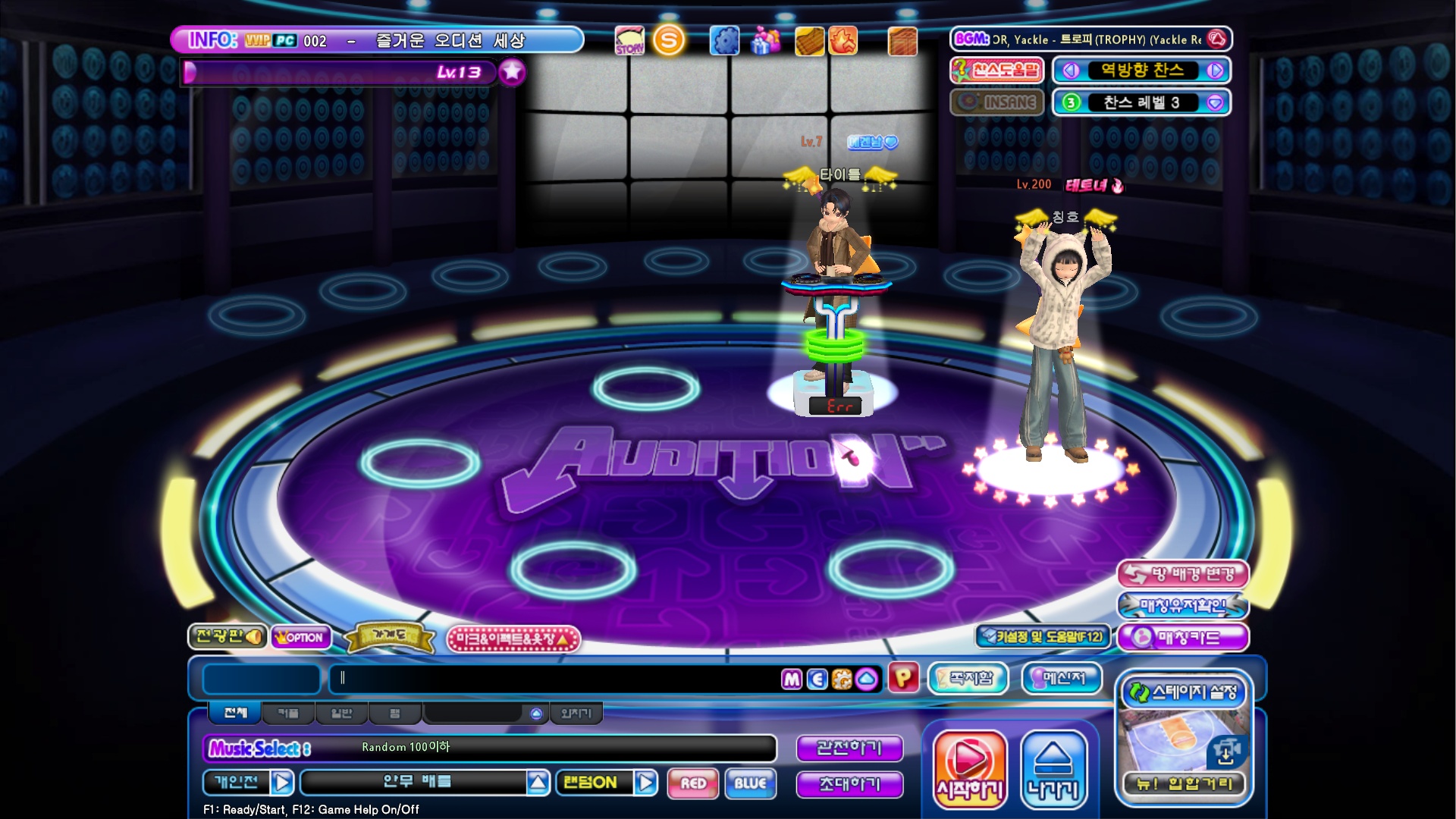Open the 마크&이펙트&숏컷 panel
The width and height of the screenshot is (1456, 819).
point(513,639)
